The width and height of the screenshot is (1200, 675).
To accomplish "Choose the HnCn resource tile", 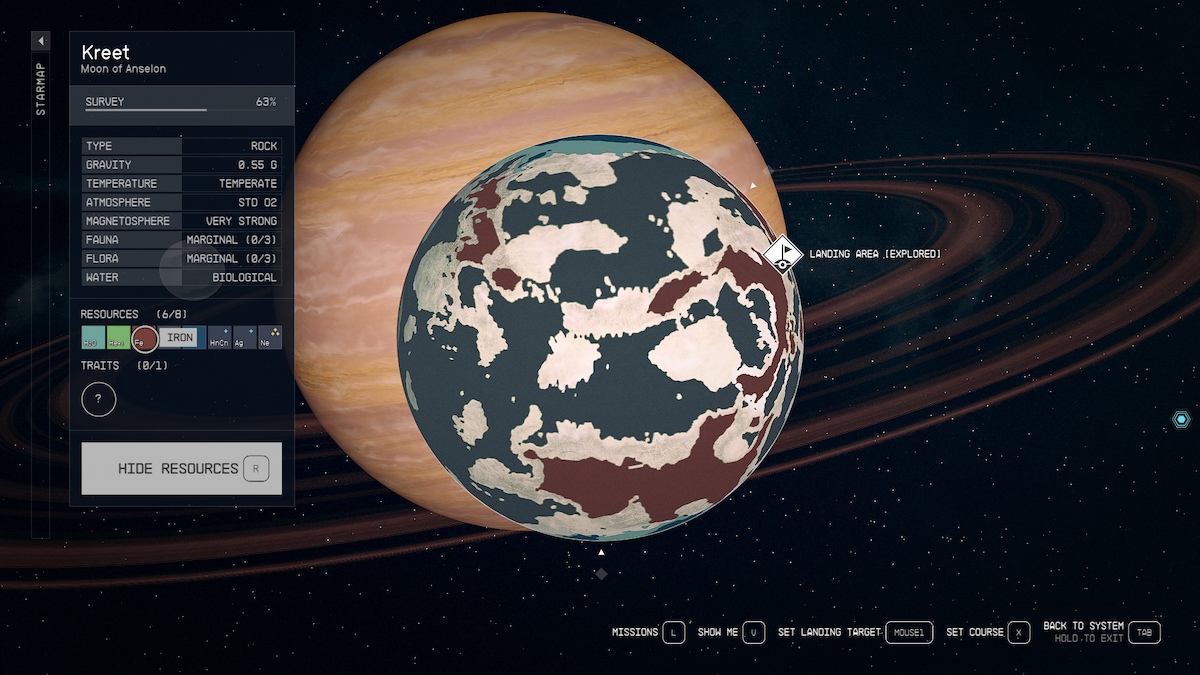I will tap(219, 338).
